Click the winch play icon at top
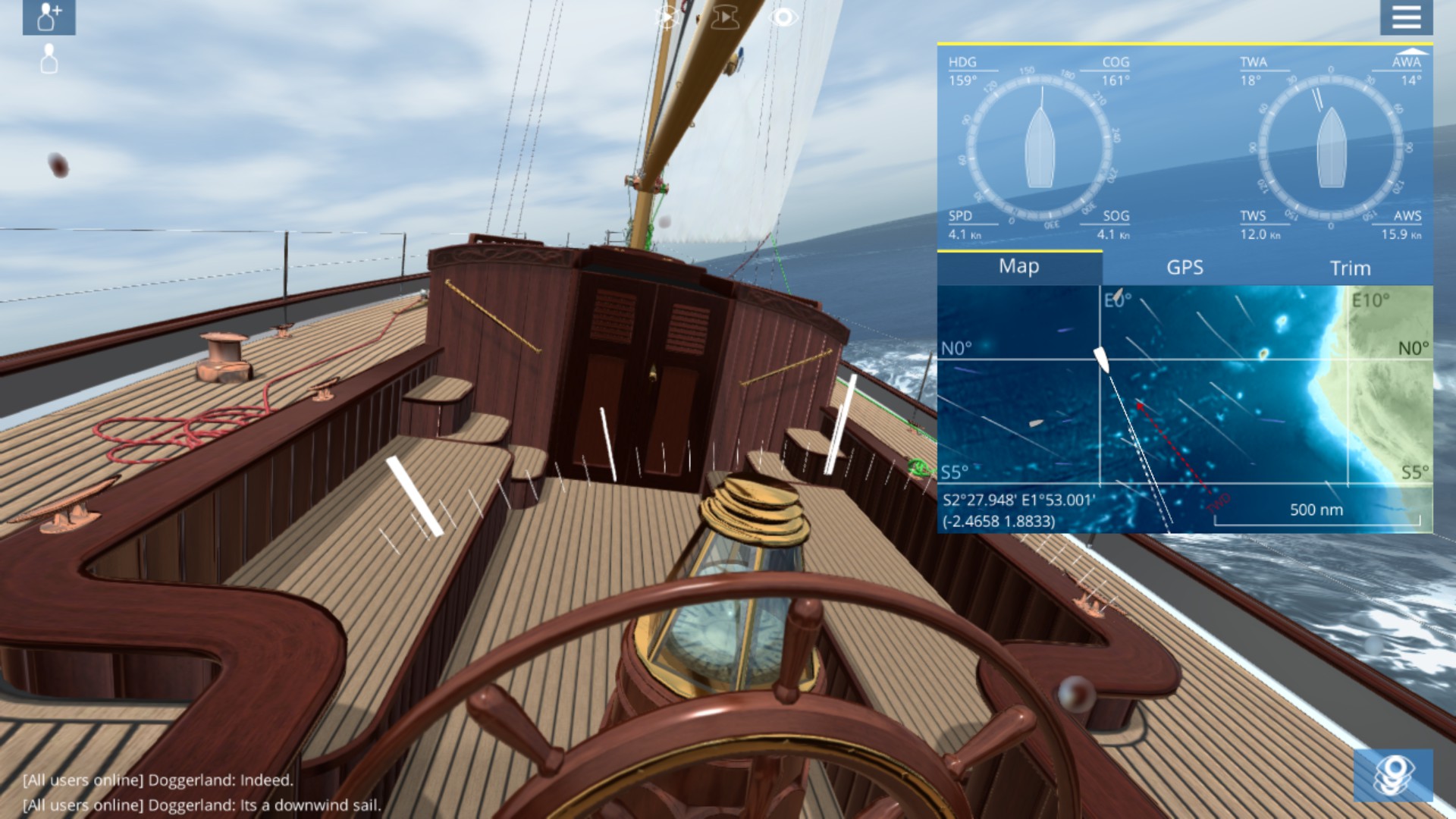The height and width of the screenshot is (819, 1456). pyautogui.click(x=725, y=17)
